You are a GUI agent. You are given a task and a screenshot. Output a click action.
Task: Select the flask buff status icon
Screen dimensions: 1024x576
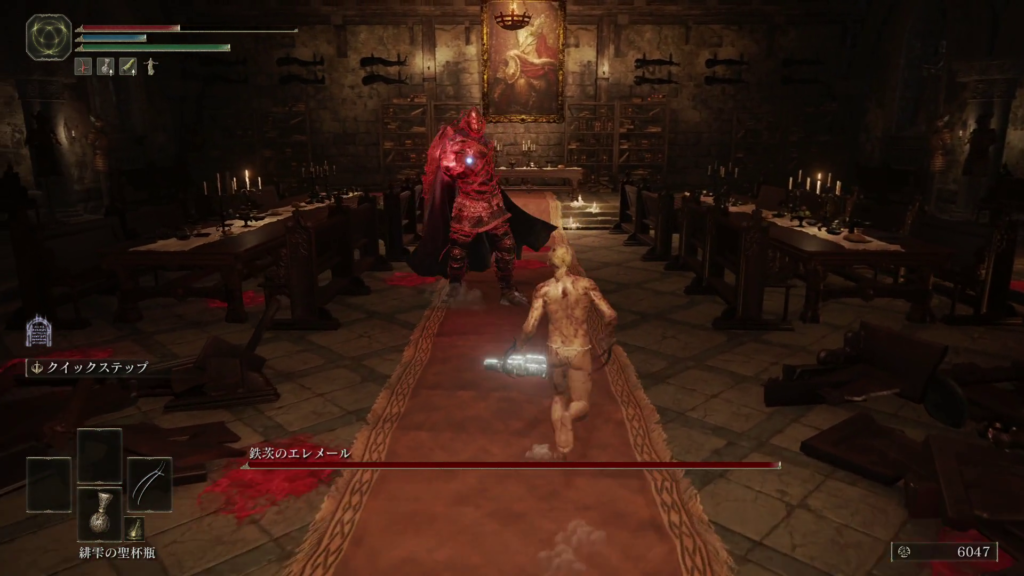coord(105,66)
